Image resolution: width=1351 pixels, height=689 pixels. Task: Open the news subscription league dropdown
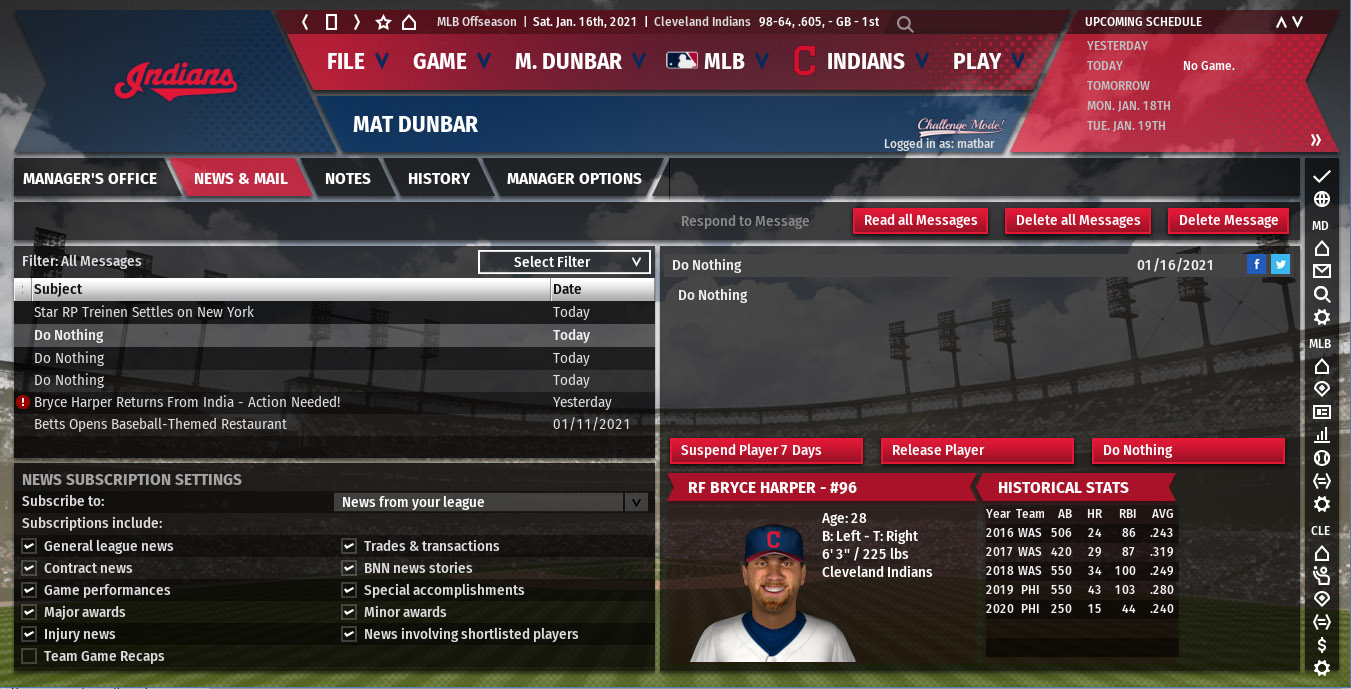491,502
